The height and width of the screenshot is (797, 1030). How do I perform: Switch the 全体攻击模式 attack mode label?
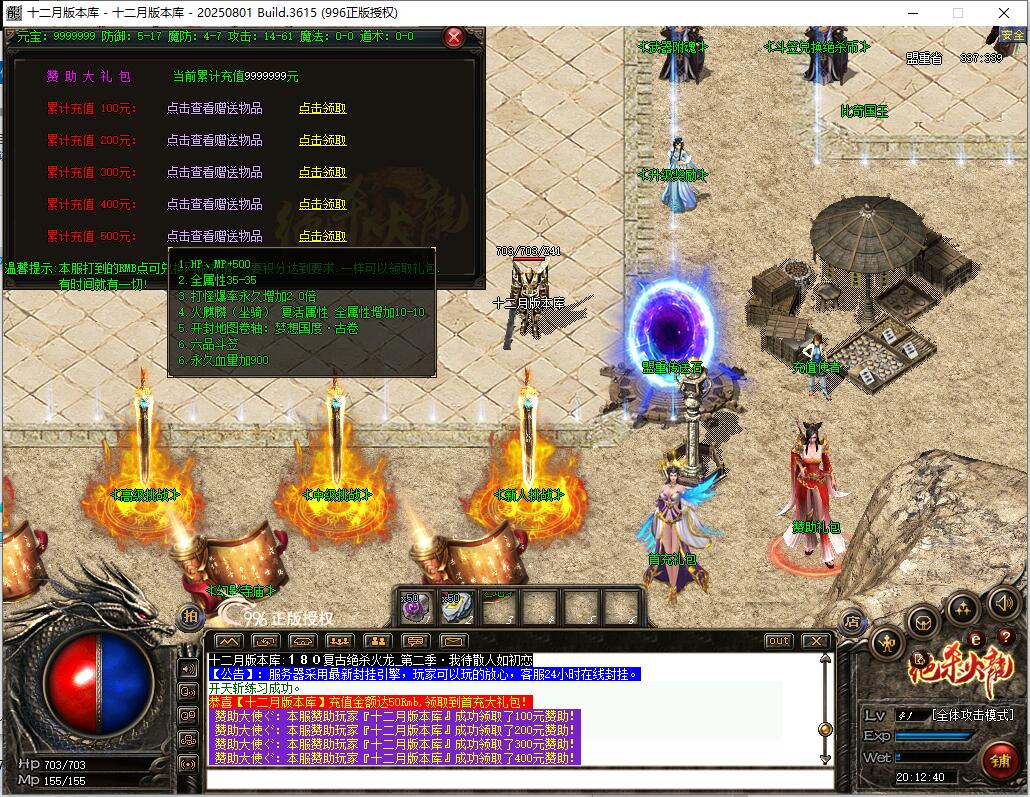click(x=972, y=715)
